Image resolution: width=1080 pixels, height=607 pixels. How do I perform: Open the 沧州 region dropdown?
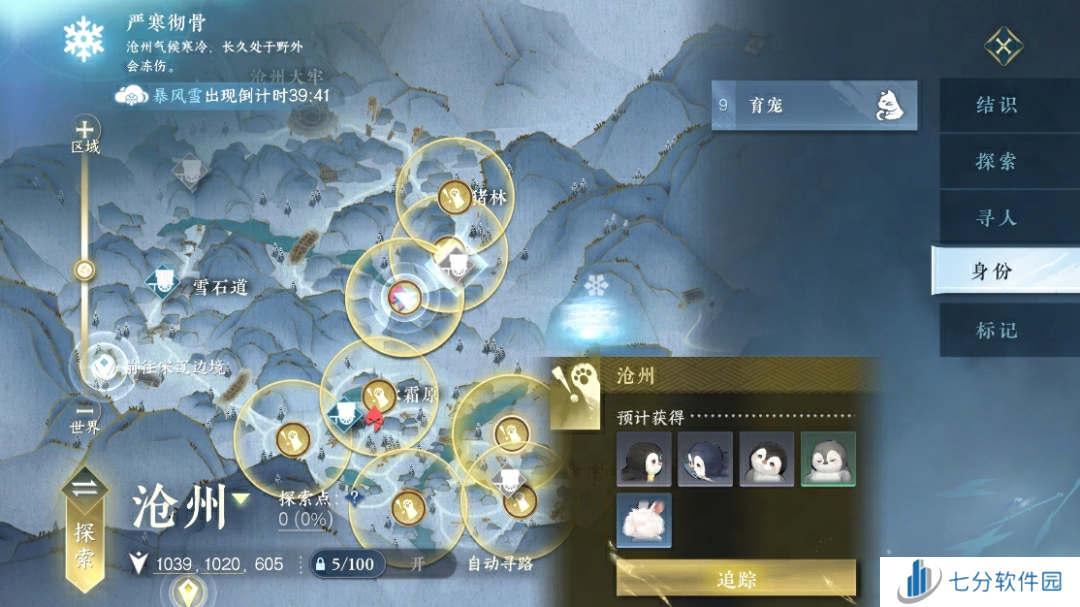click(241, 499)
